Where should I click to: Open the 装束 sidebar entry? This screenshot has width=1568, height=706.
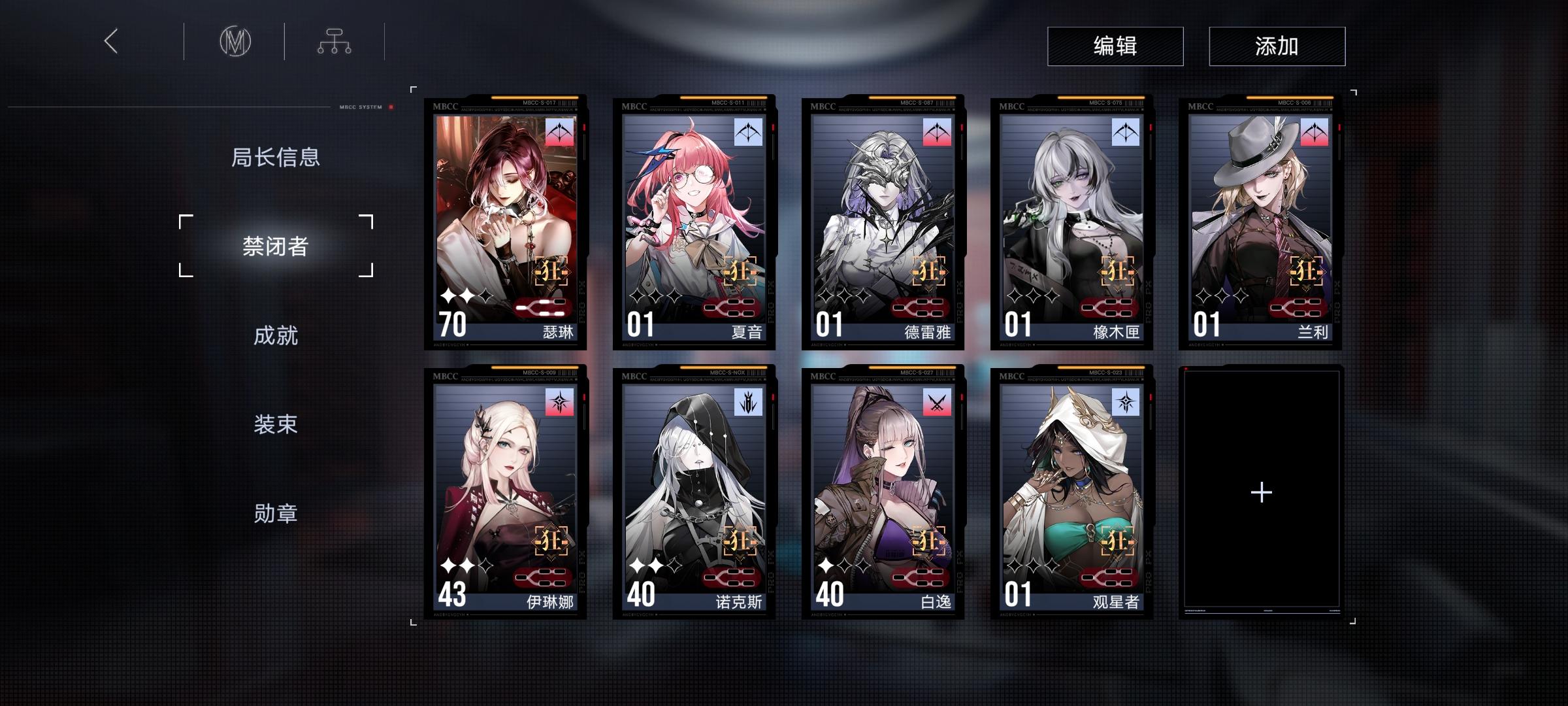[x=277, y=425]
